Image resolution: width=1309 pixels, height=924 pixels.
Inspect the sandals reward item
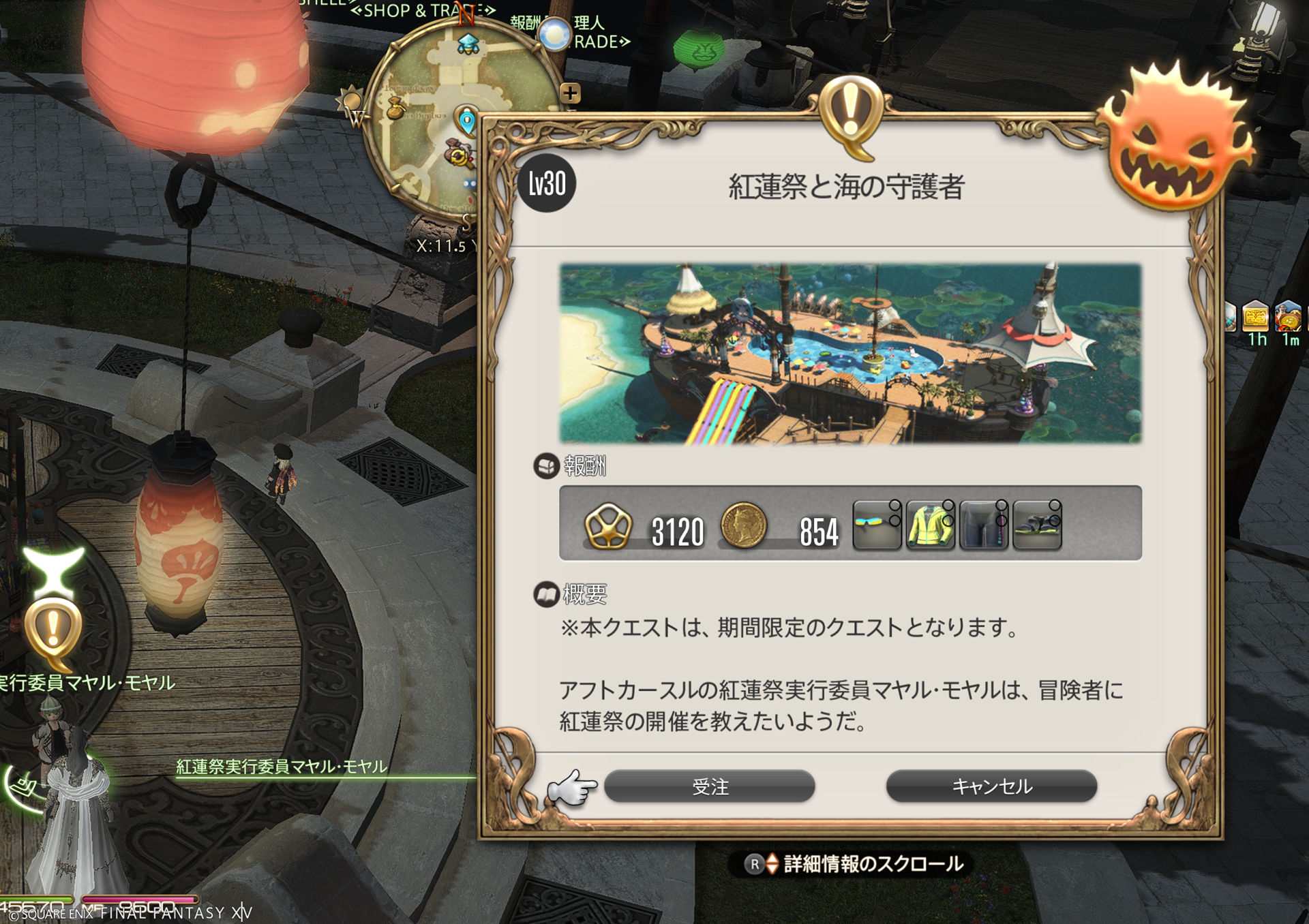point(1037,524)
